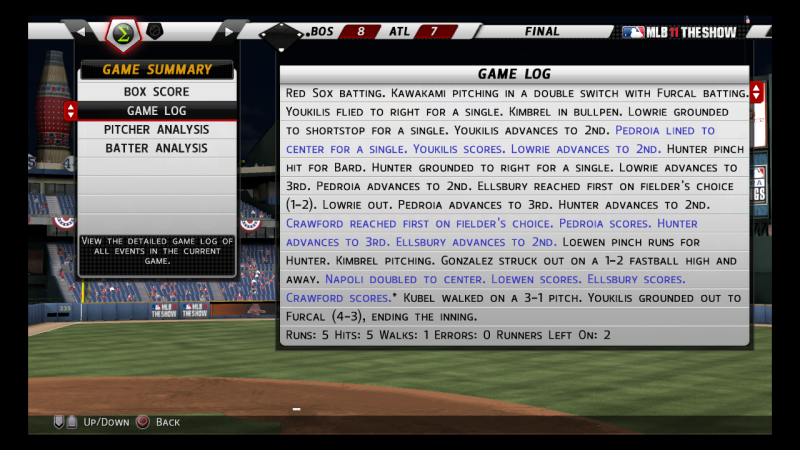Choose Pitcher Analysis from the menu

(156, 129)
